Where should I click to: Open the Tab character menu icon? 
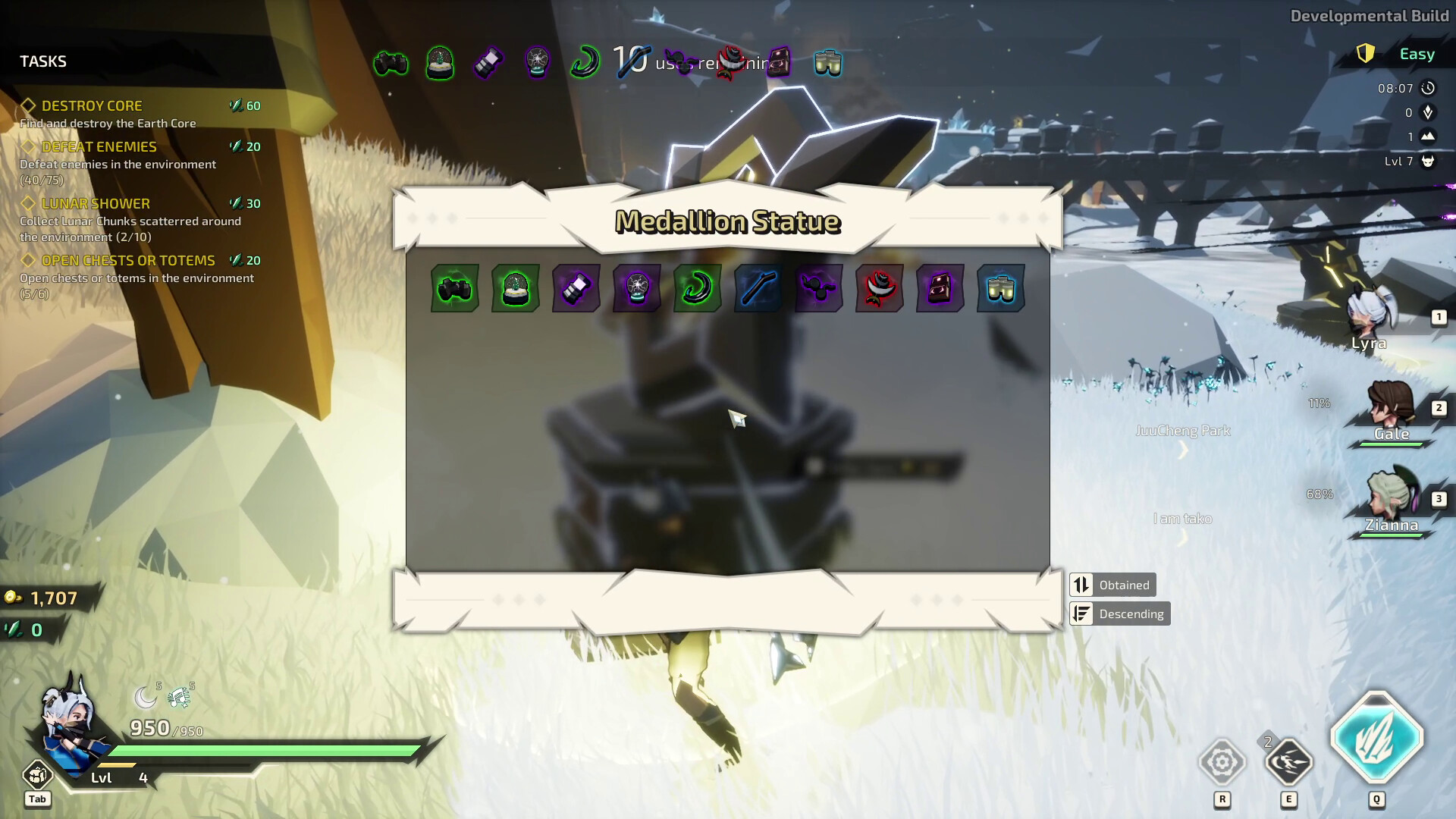(37, 776)
